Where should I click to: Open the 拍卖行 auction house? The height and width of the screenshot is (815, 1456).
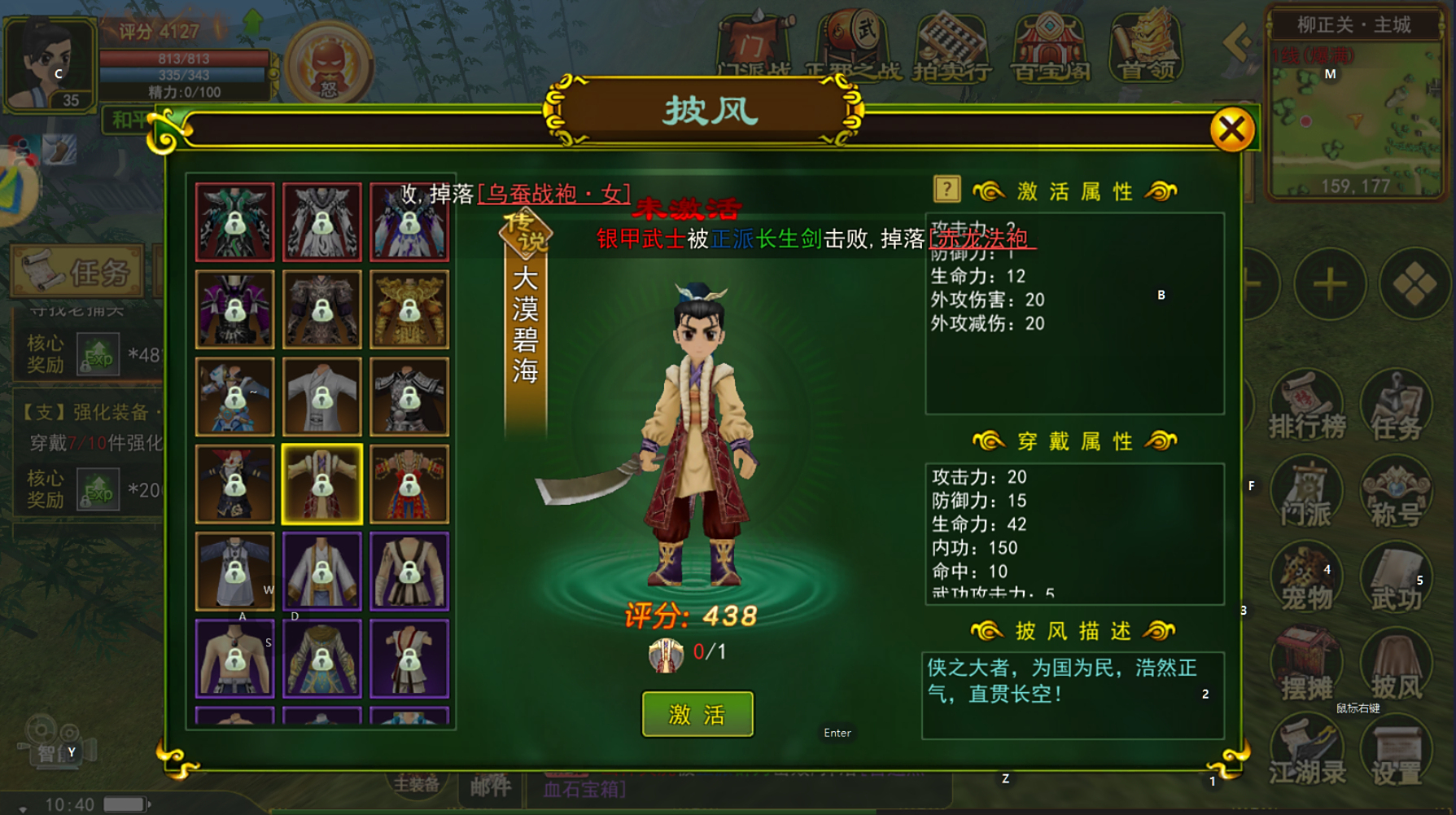click(x=951, y=47)
